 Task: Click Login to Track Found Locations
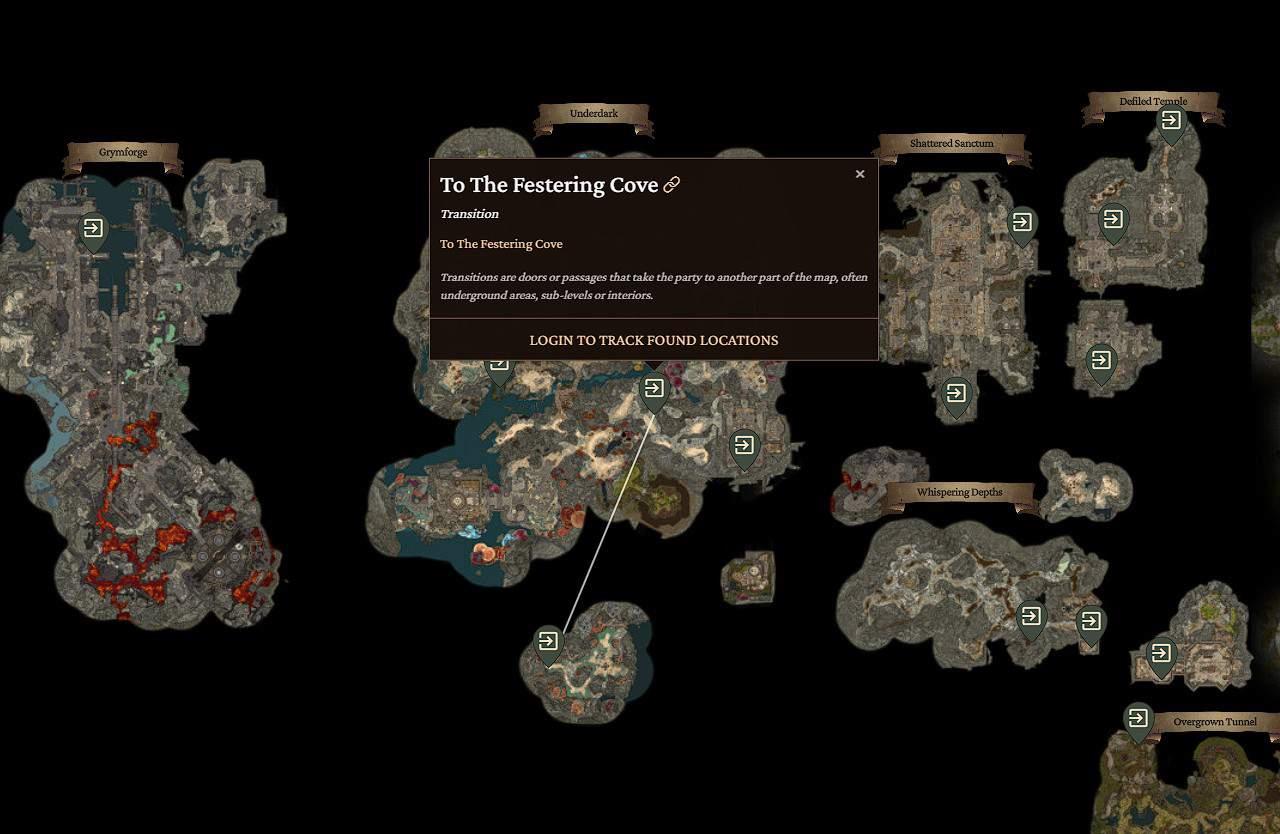click(x=653, y=340)
